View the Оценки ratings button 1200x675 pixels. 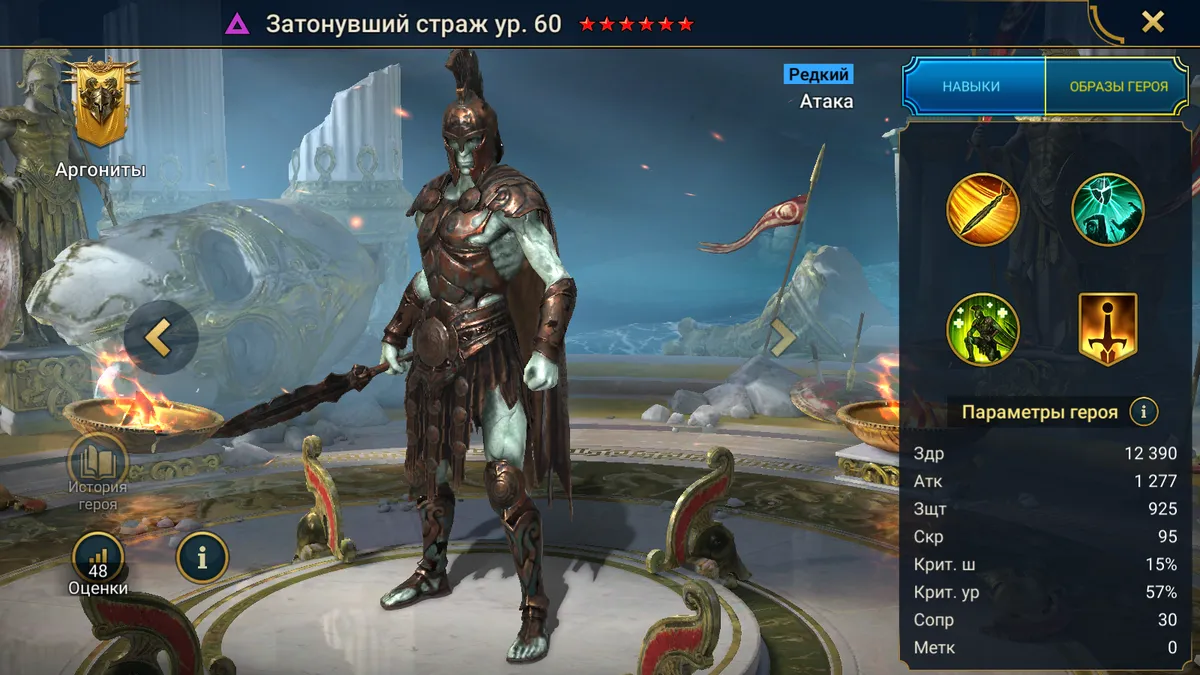98,559
